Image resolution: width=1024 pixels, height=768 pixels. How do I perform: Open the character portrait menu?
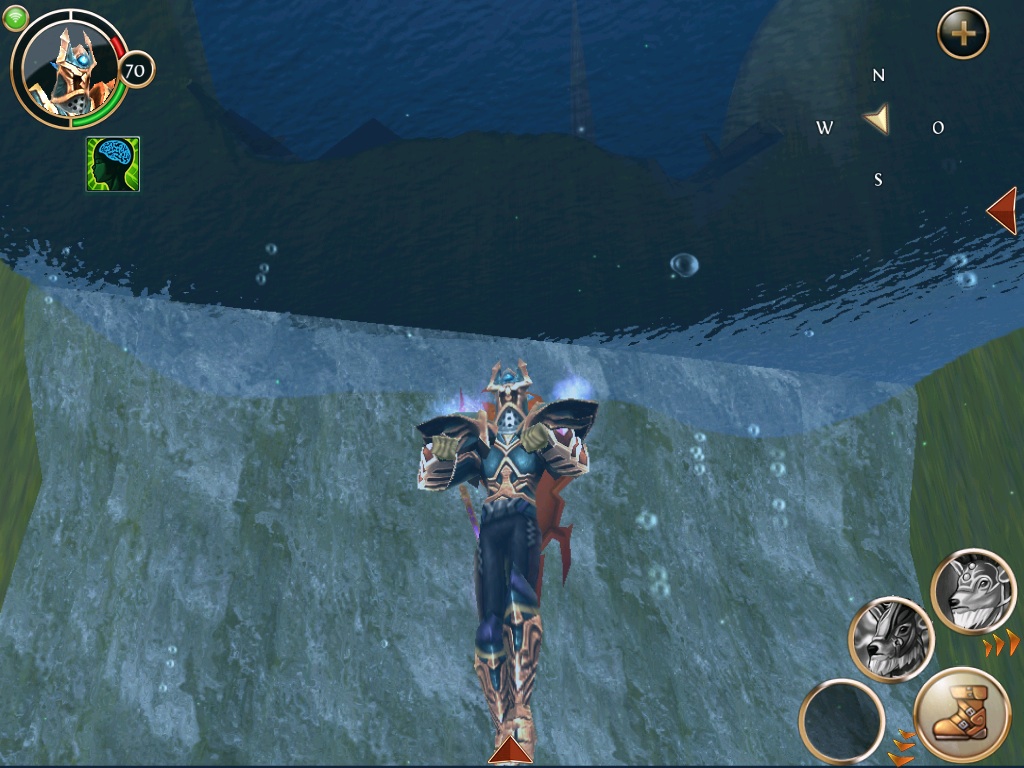tap(67, 68)
